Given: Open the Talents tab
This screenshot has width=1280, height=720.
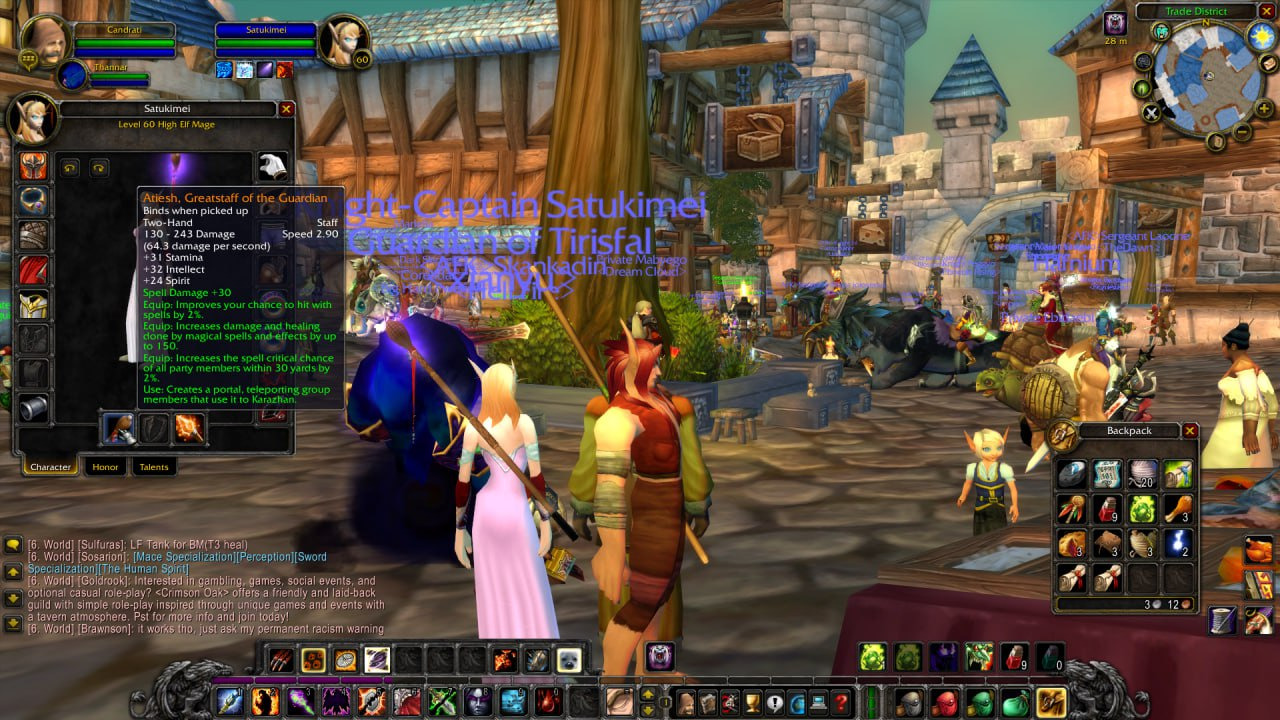Looking at the screenshot, I should (154, 467).
